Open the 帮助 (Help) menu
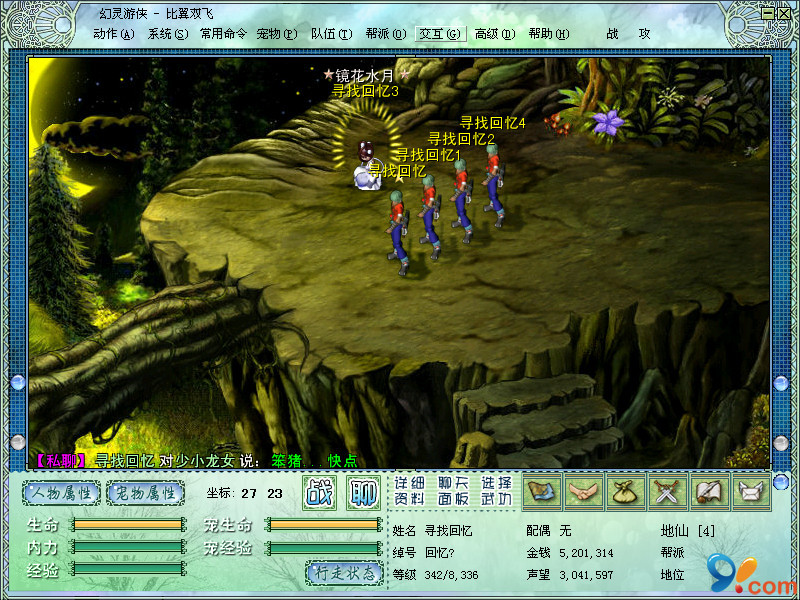This screenshot has height=600, width=800. (548, 33)
